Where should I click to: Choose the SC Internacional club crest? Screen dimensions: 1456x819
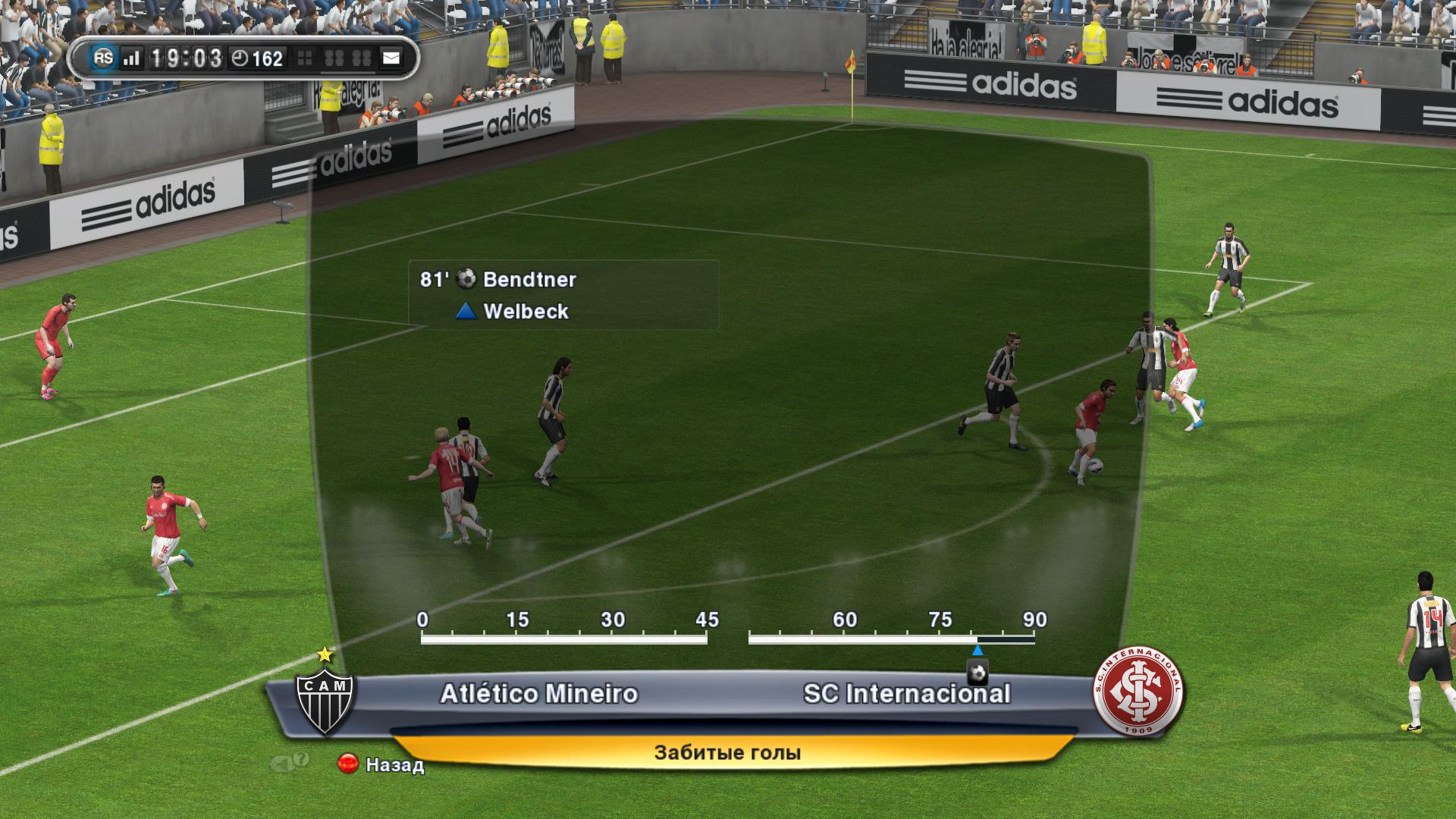(x=1137, y=692)
